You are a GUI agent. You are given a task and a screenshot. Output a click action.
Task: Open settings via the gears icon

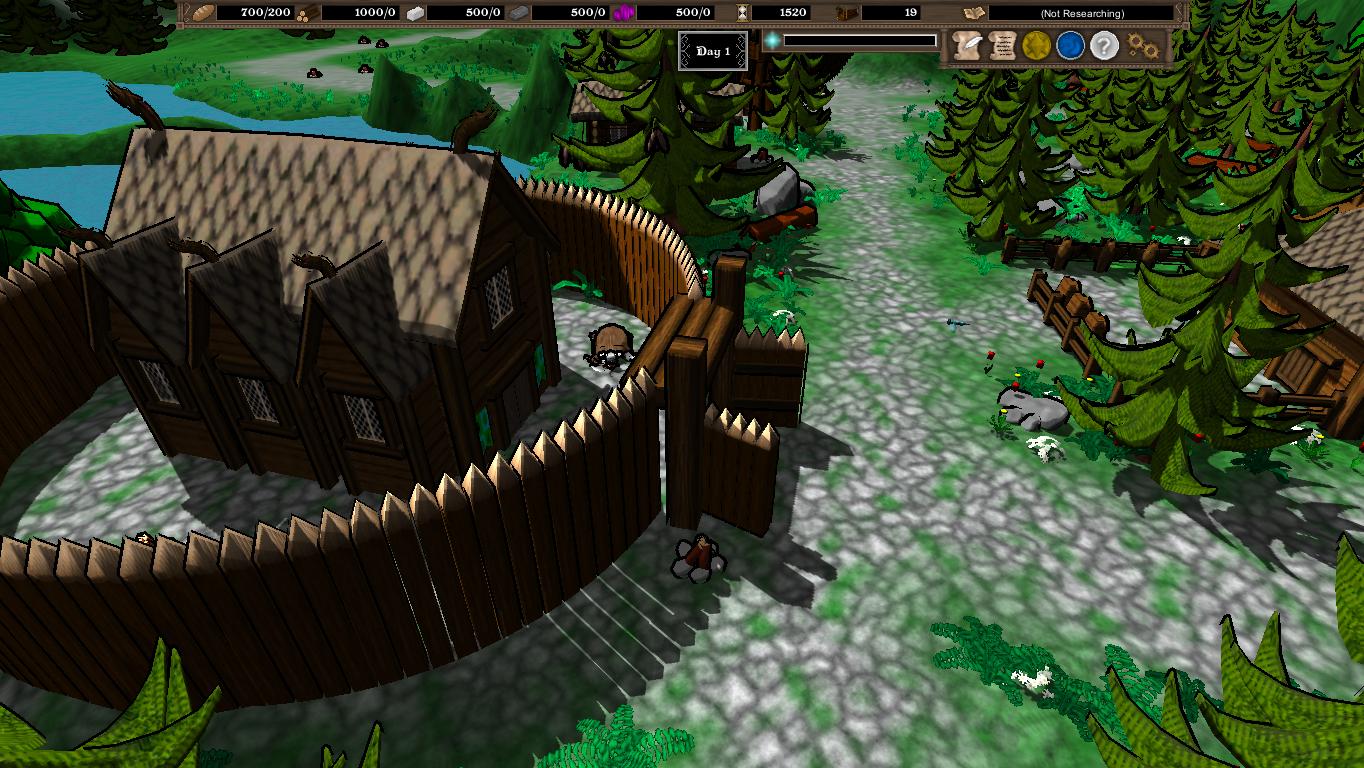pyautogui.click(x=1141, y=45)
